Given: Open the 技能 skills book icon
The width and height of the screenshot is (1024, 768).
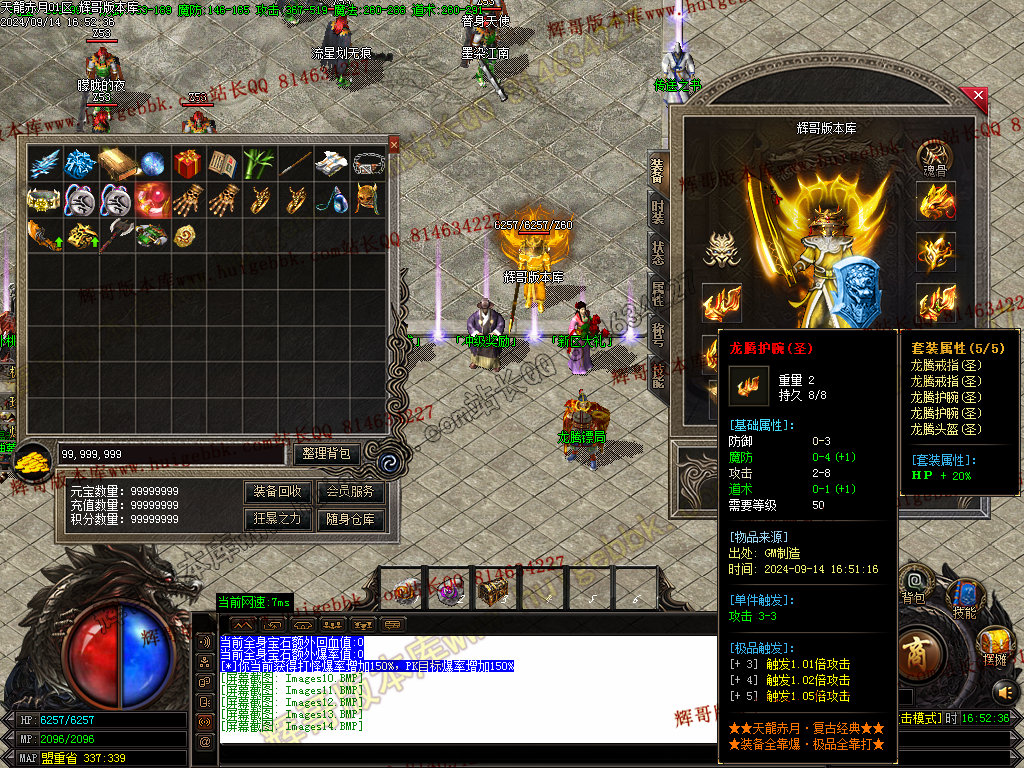Looking at the screenshot, I should [965, 596].
